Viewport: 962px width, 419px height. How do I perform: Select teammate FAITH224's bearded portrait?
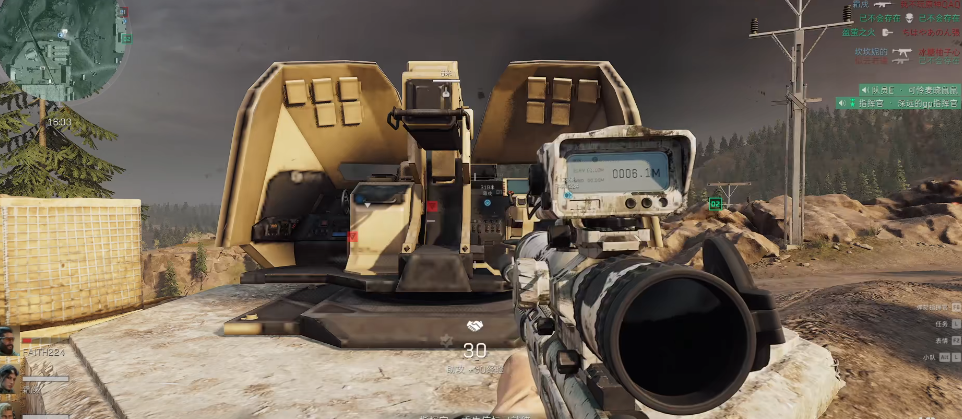click(x=9, y=342)
